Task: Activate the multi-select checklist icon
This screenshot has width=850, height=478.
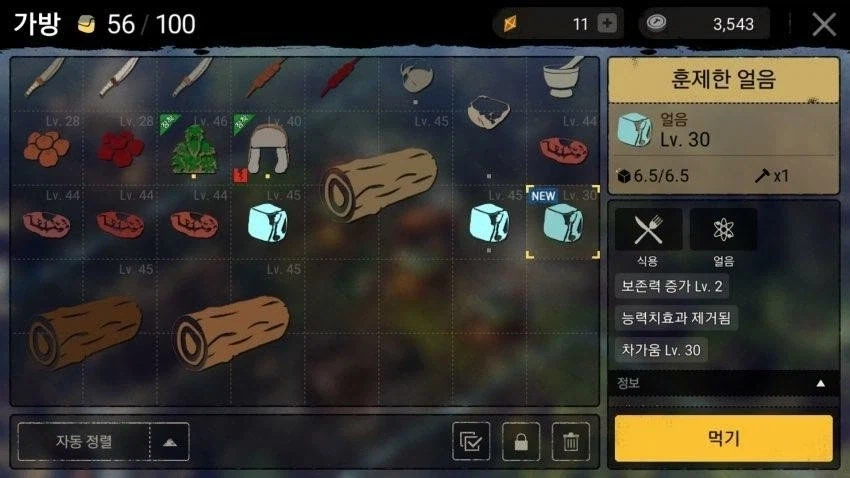Action: [471, 441]
